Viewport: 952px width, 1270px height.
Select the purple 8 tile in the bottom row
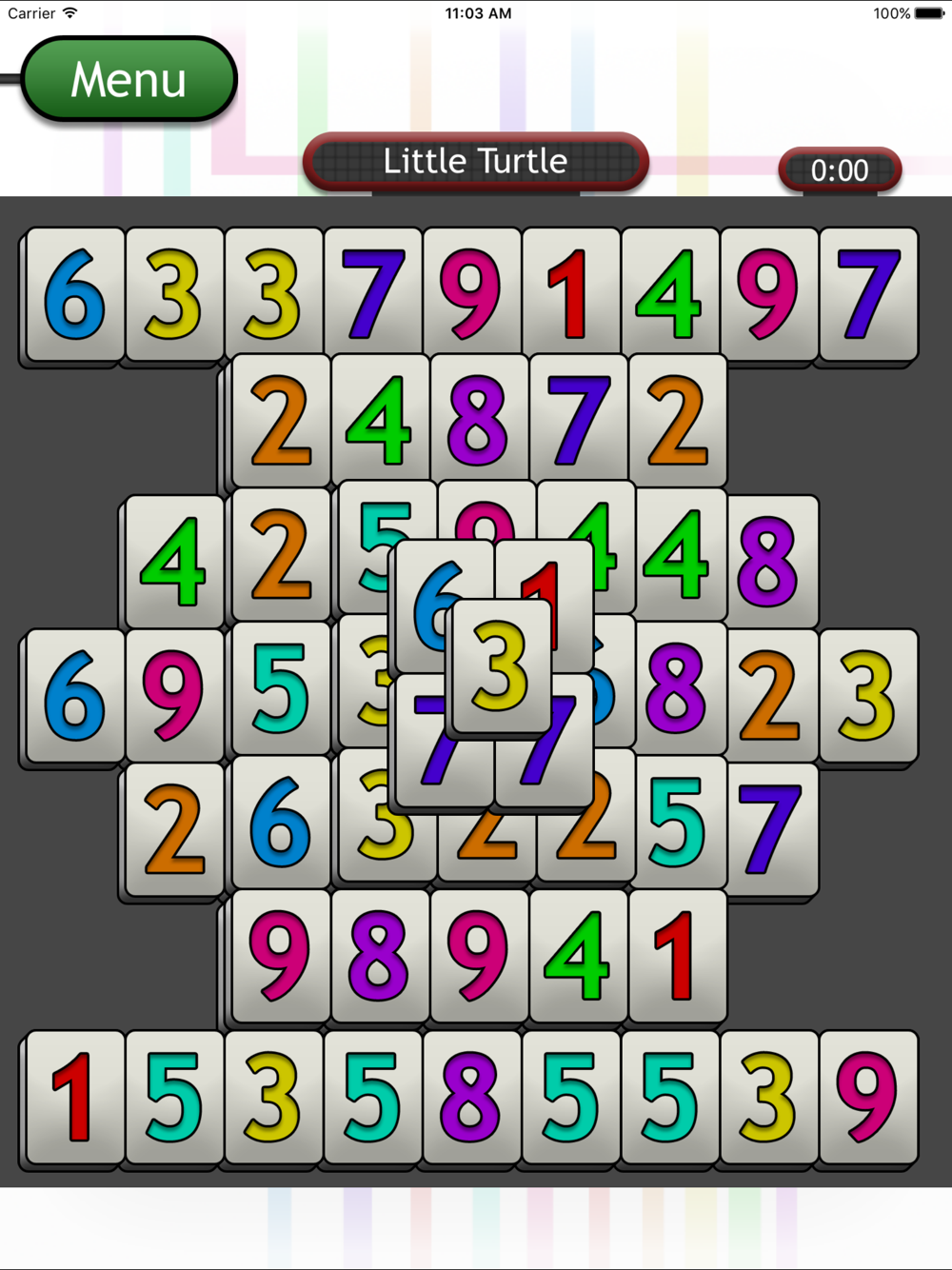click(x=471, y=1097)
